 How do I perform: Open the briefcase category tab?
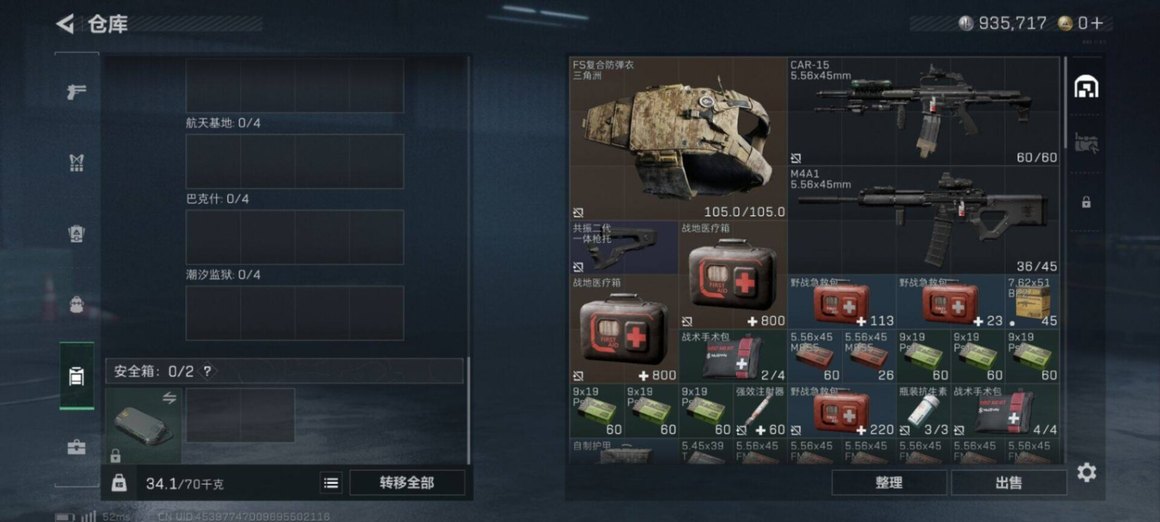coord(76,447)
